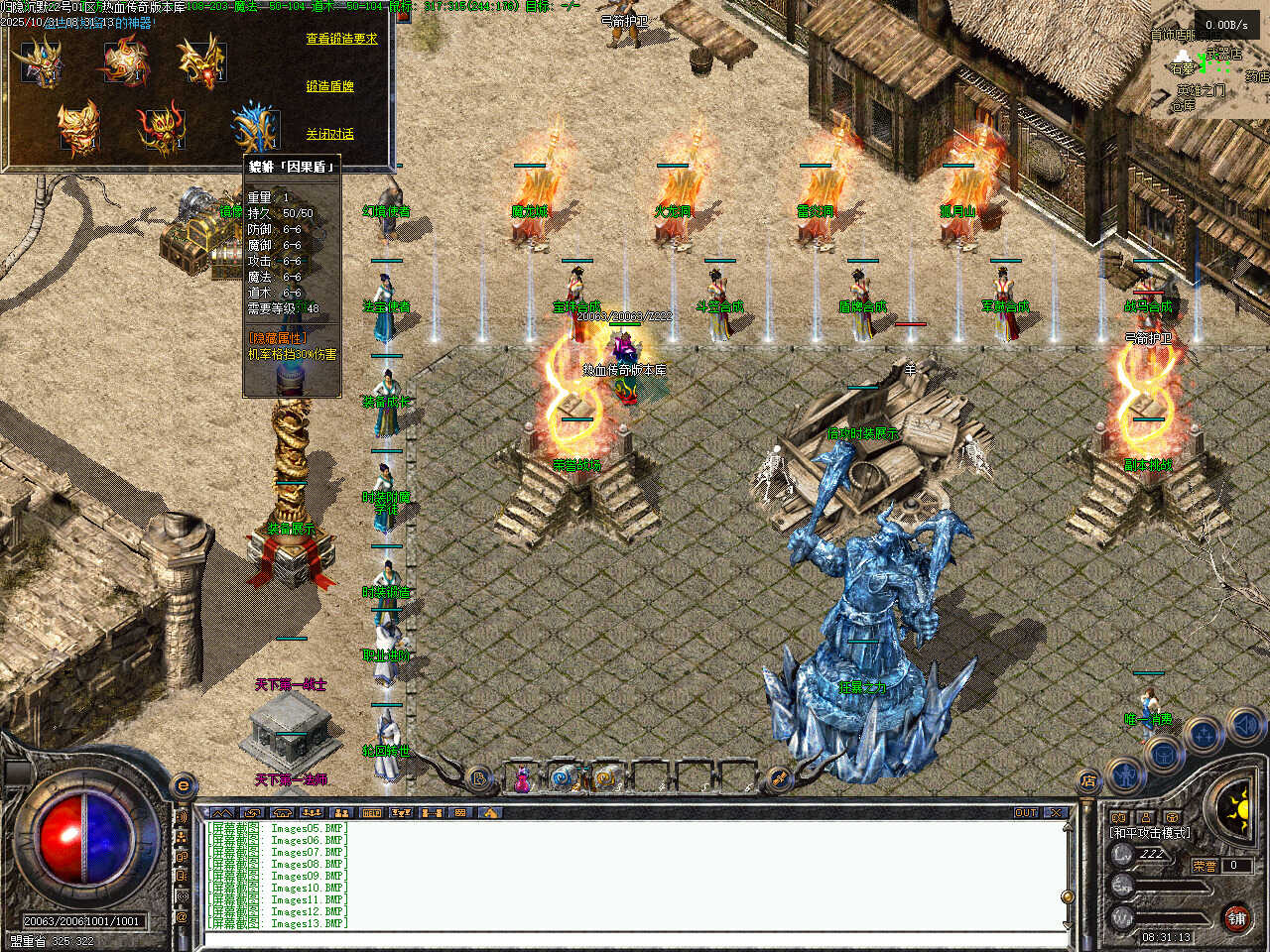Choose the 锻造盾牌 forge shield option
This screenshot has width=1270, height=952.
pos(329,86)
